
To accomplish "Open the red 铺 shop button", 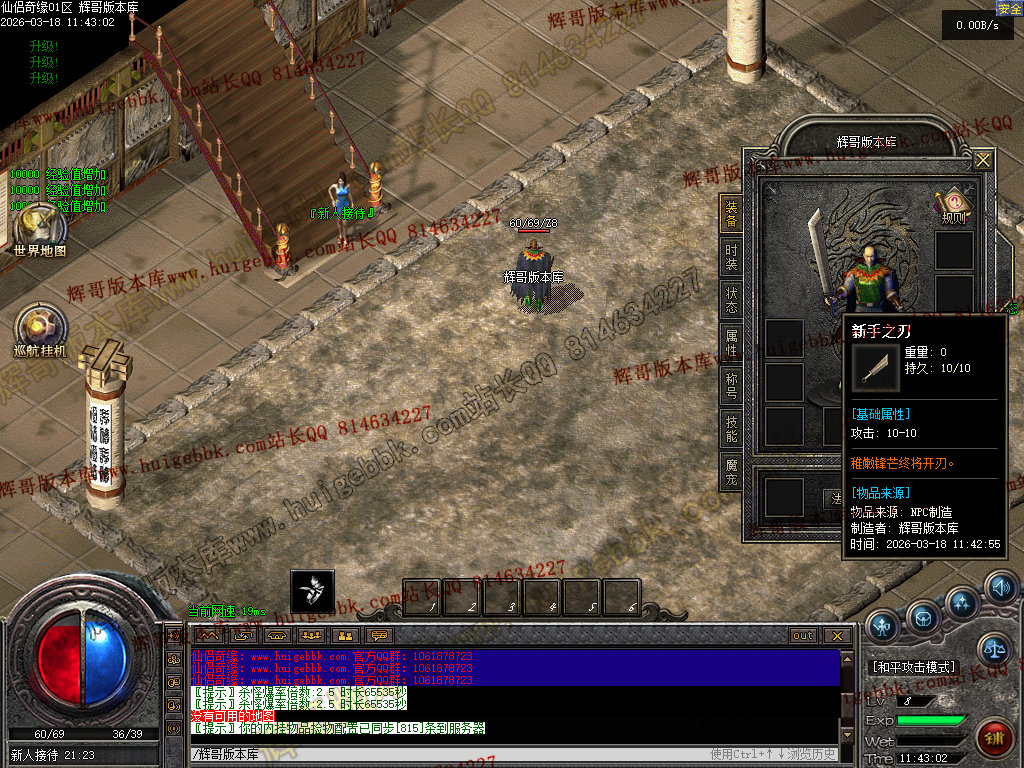I will click(994, 740).
